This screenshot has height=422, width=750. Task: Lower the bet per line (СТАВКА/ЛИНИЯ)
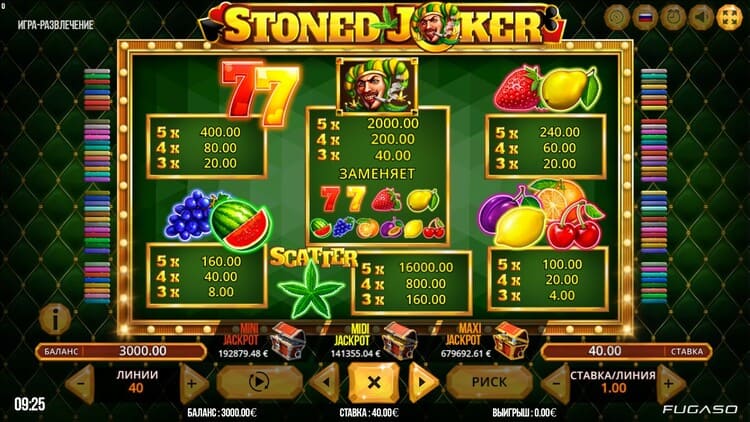tap(556, 384)
